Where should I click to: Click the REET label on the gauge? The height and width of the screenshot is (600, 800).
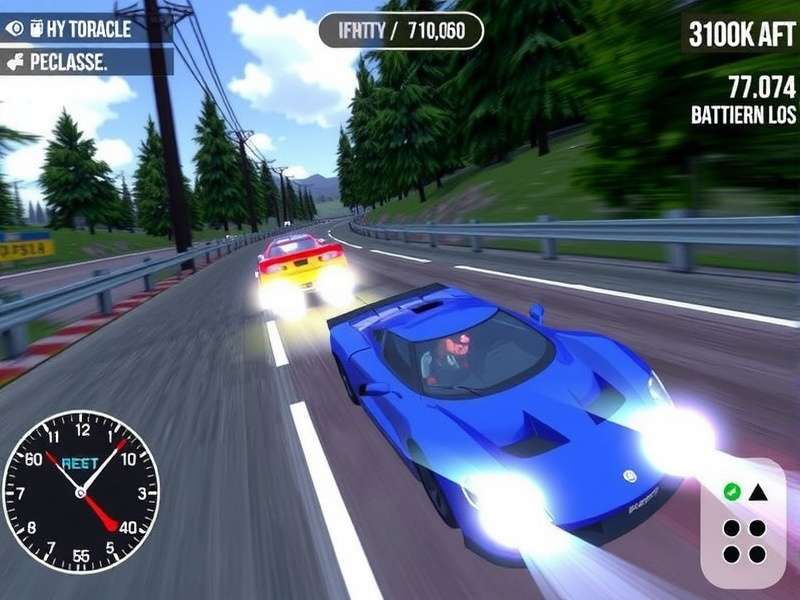pos(80,464)
